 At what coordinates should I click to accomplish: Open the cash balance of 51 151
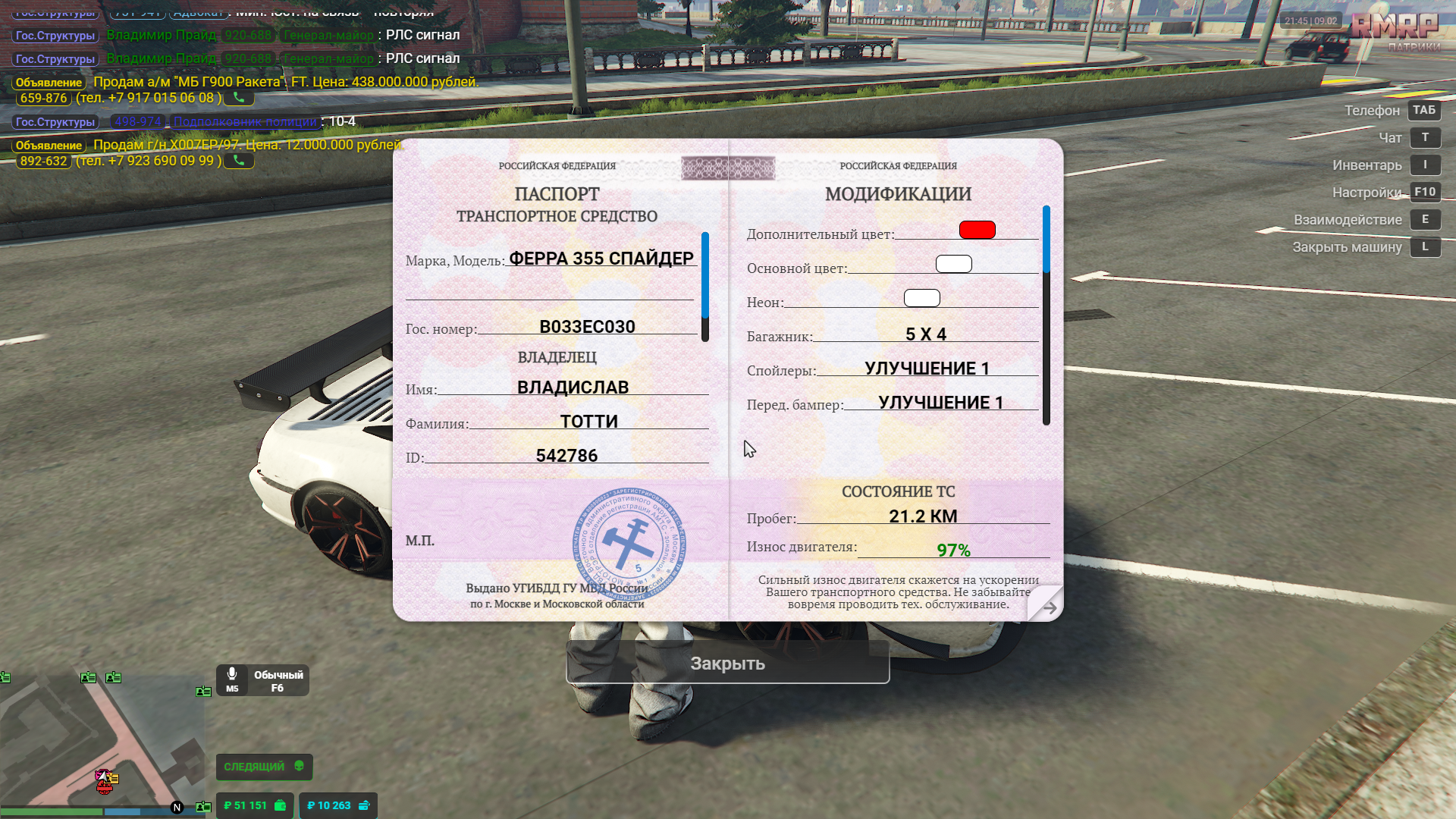coord(254,805)
